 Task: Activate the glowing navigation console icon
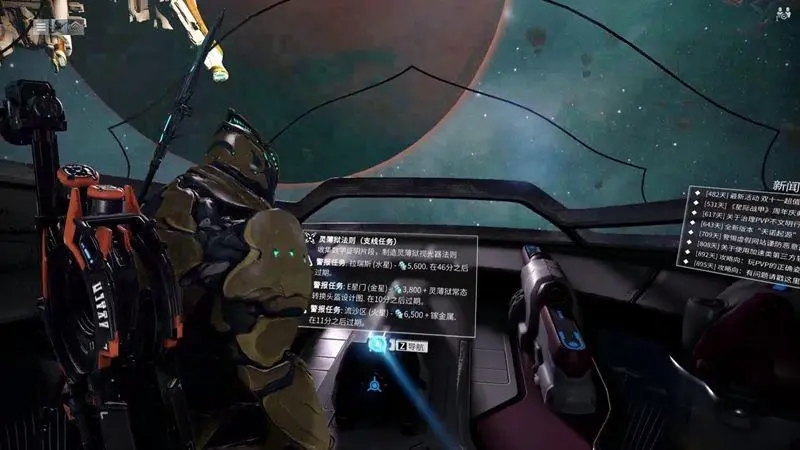[x=377, y=345]
